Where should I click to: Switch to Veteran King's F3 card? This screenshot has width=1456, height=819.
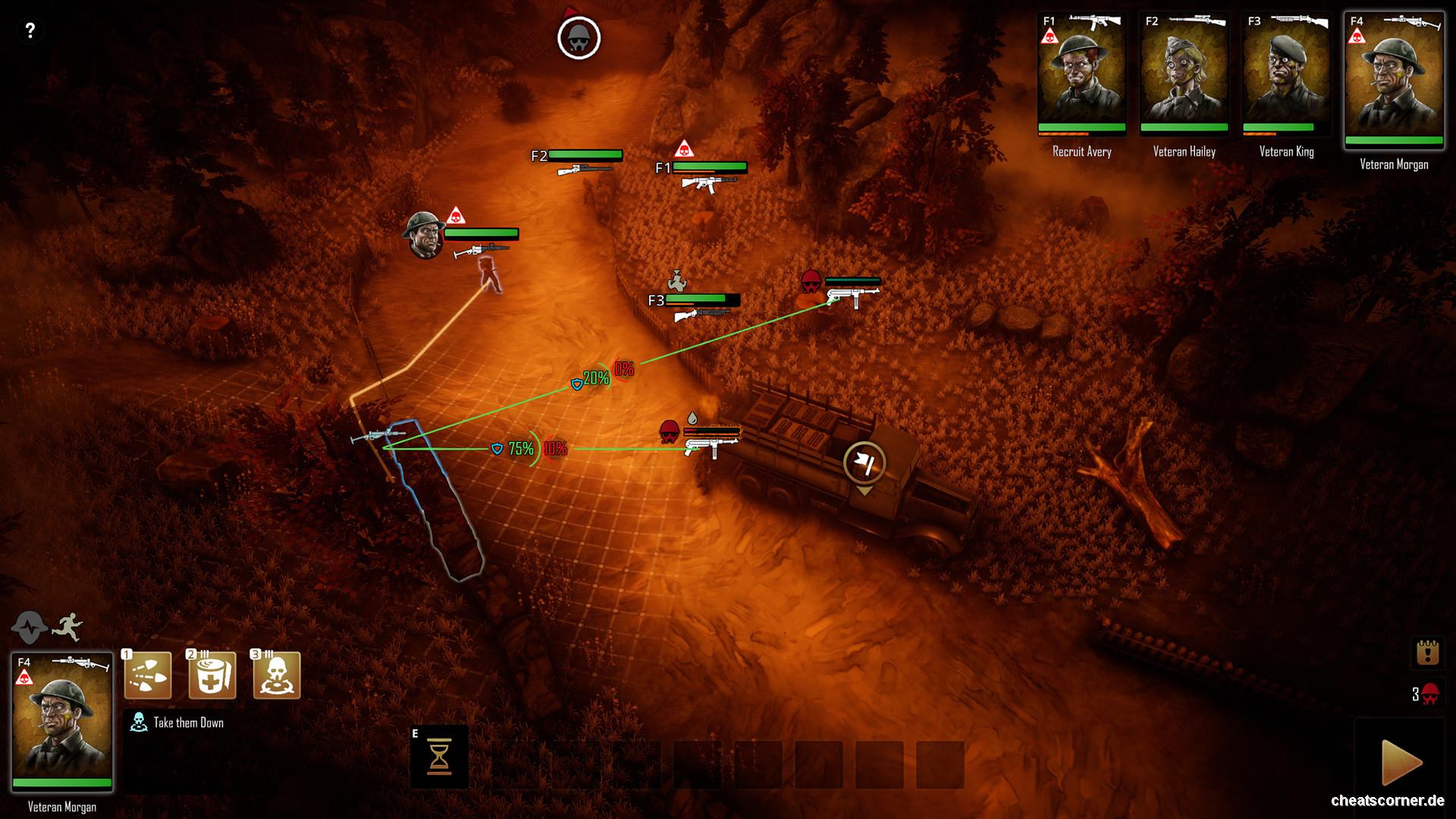click(1287, 72)
